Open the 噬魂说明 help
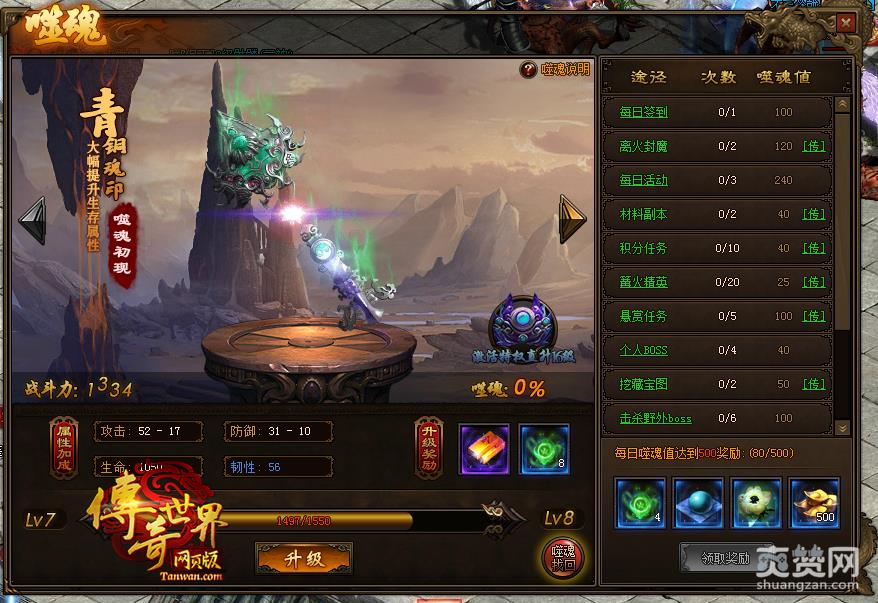This screenshot has width=878, height=603. (x=556, y=69)
